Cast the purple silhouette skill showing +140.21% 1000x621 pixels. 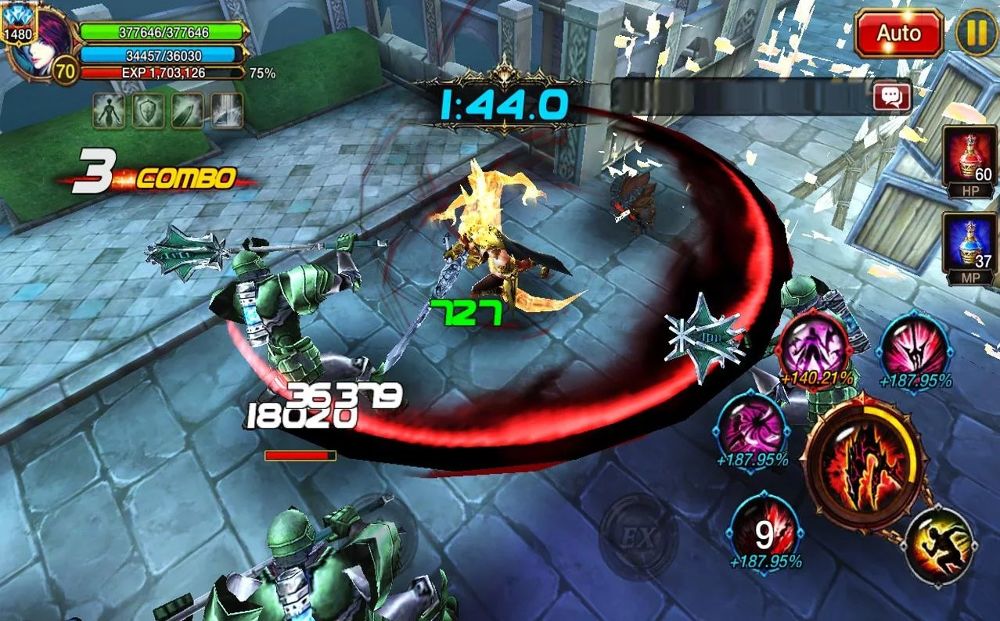tap(817, 345)
